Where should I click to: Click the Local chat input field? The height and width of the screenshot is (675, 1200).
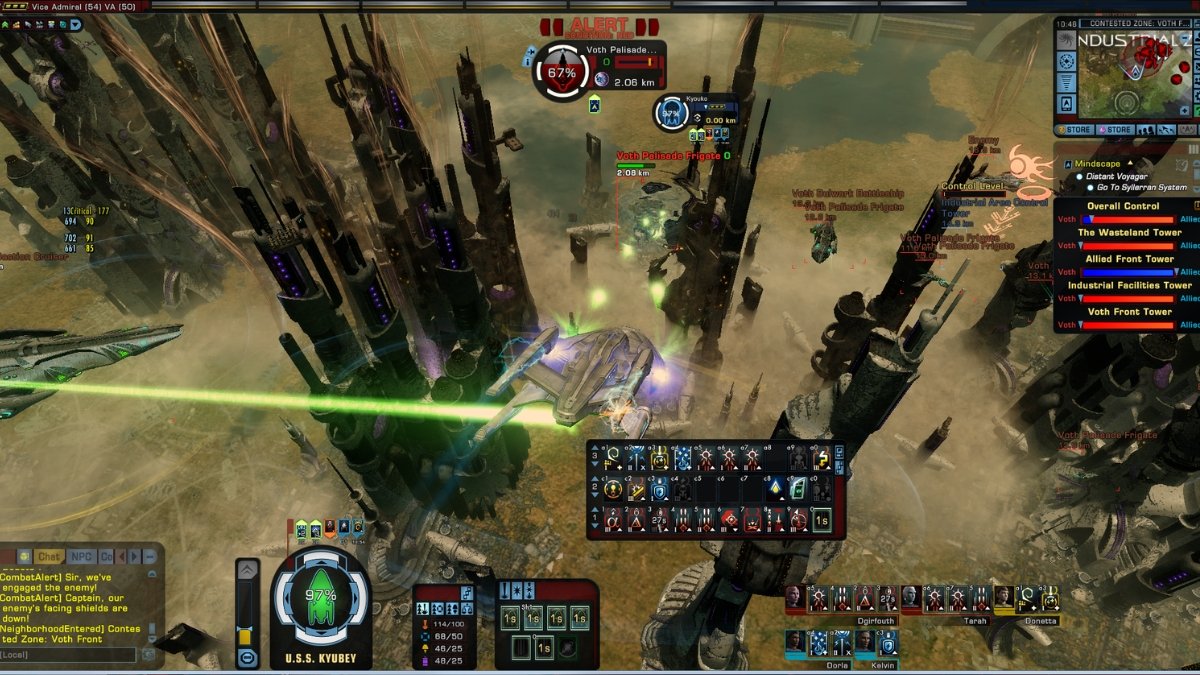(67, 655)
